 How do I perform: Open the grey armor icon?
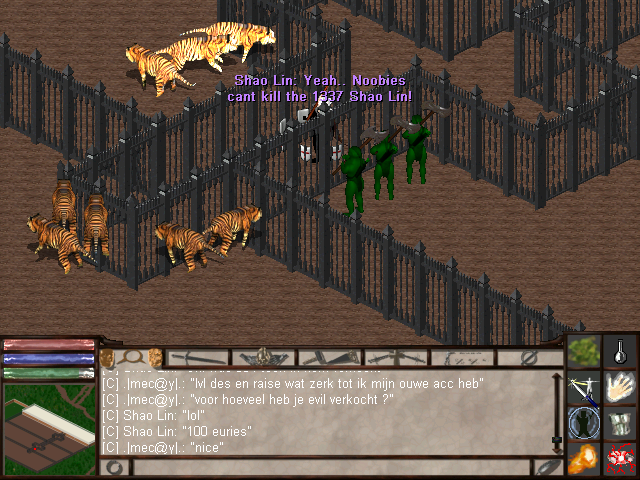(621, 423)
